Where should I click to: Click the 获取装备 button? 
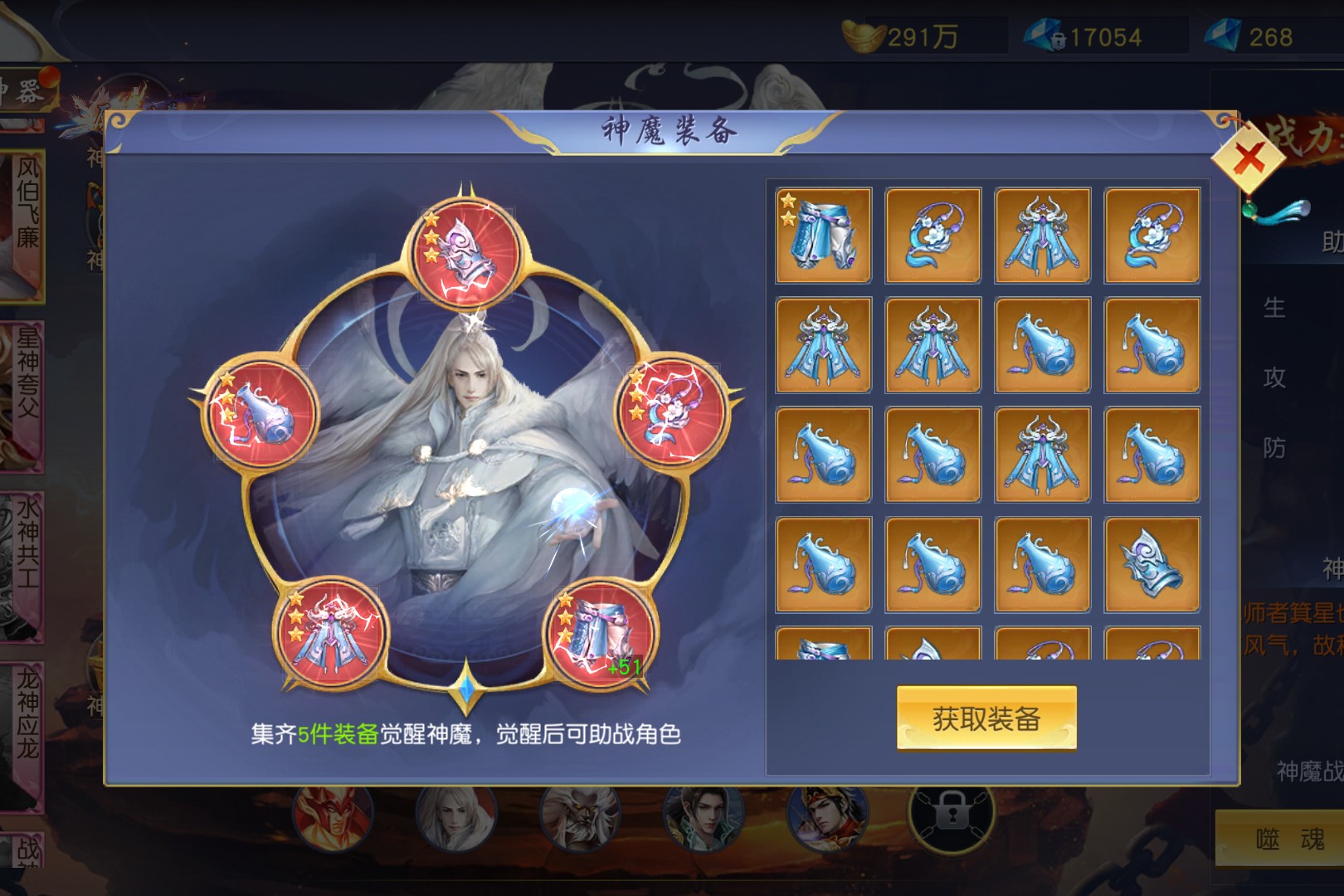[986, 718]
